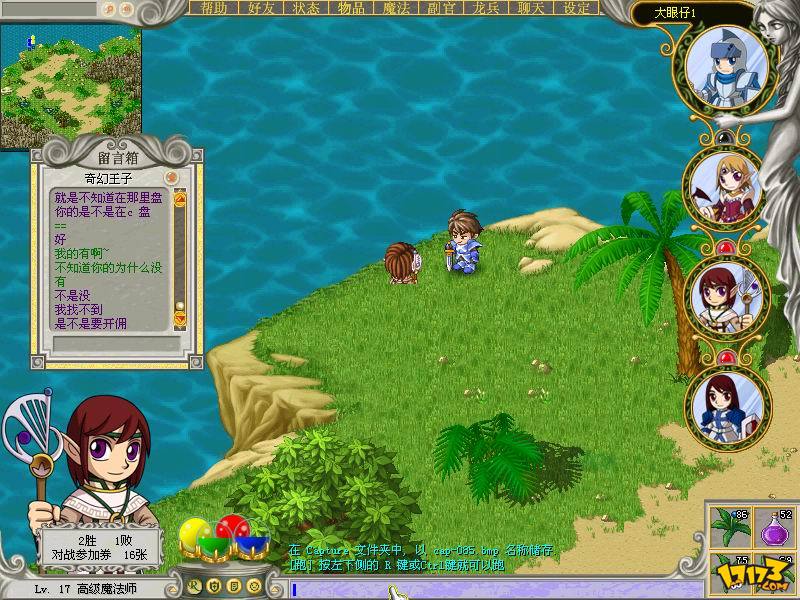The width and height of the screenshot is (800, 600).
Task: Click the round R run toggle button
Action: (193, 585)
